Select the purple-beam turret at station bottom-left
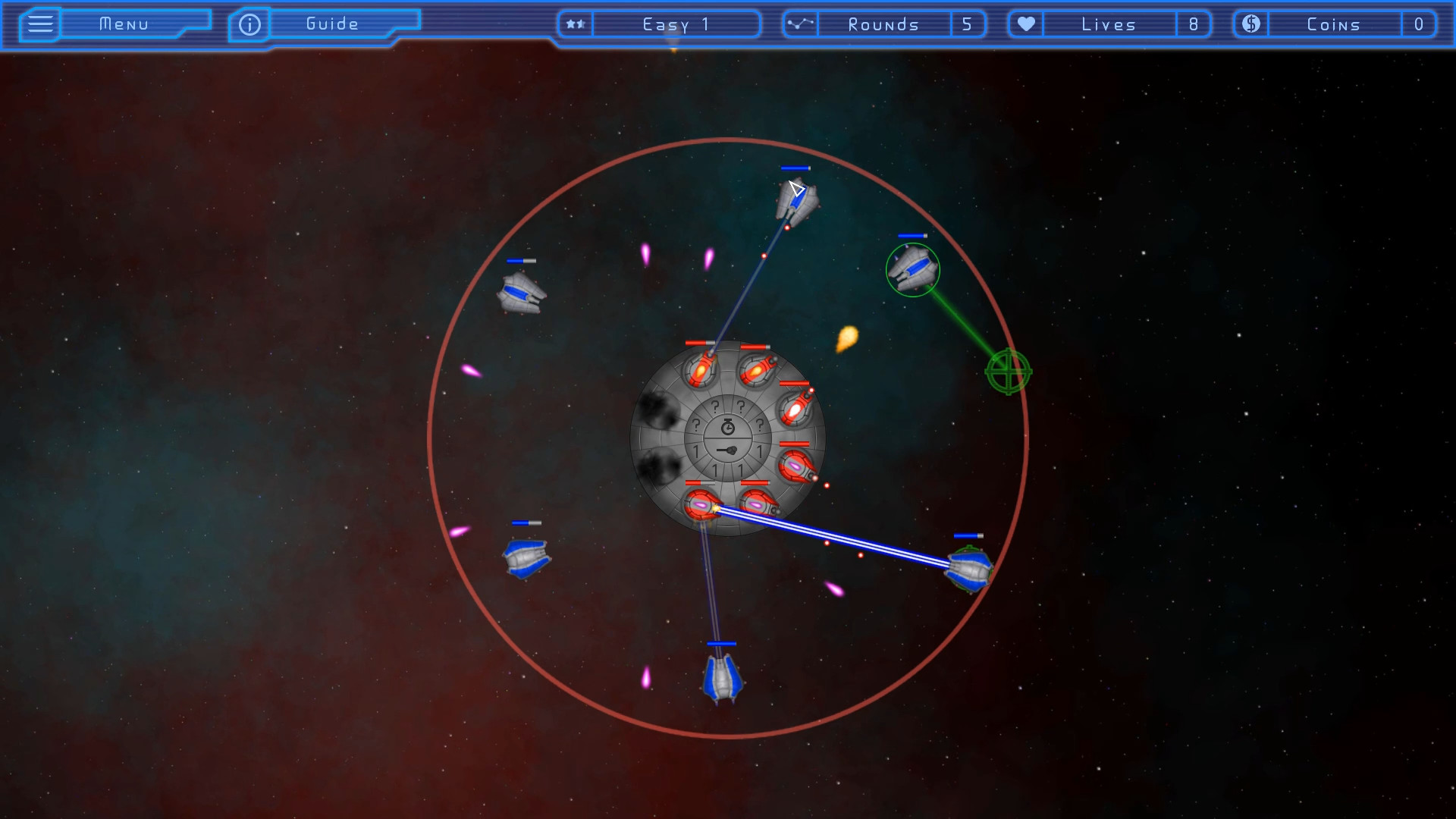The image size is (1456, 819). click(x=701, y=504)
